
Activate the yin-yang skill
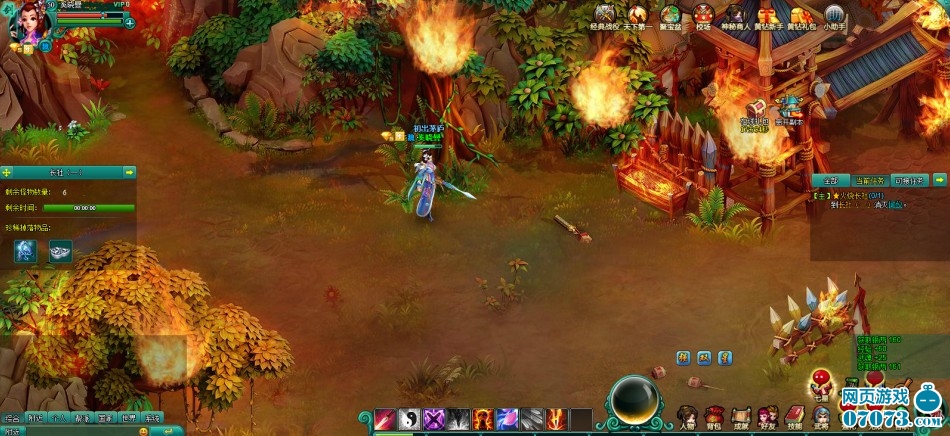[x=411, y=420]
